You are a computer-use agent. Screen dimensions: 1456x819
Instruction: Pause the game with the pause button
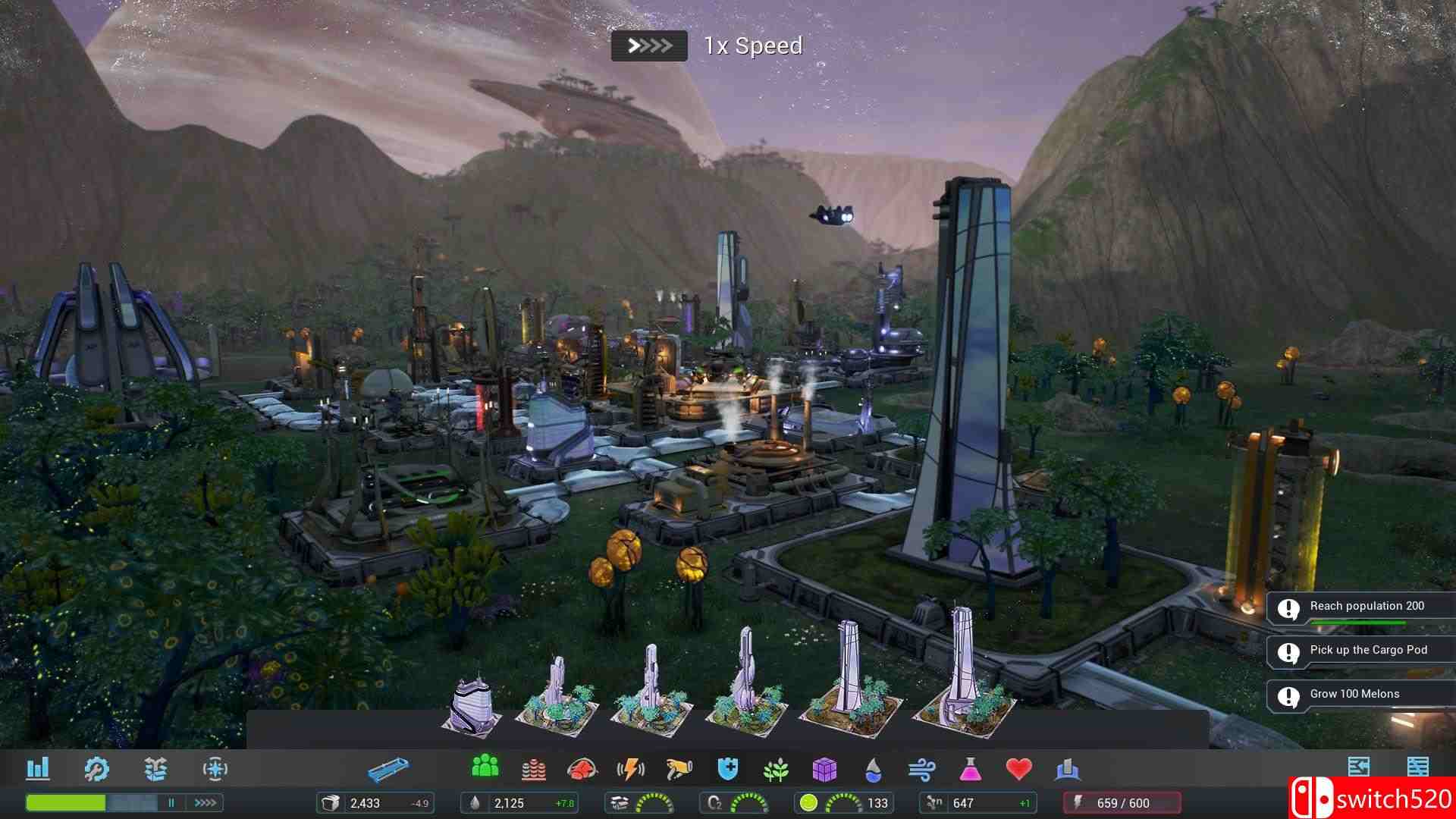pyautogui.click(x=171, y=802)
